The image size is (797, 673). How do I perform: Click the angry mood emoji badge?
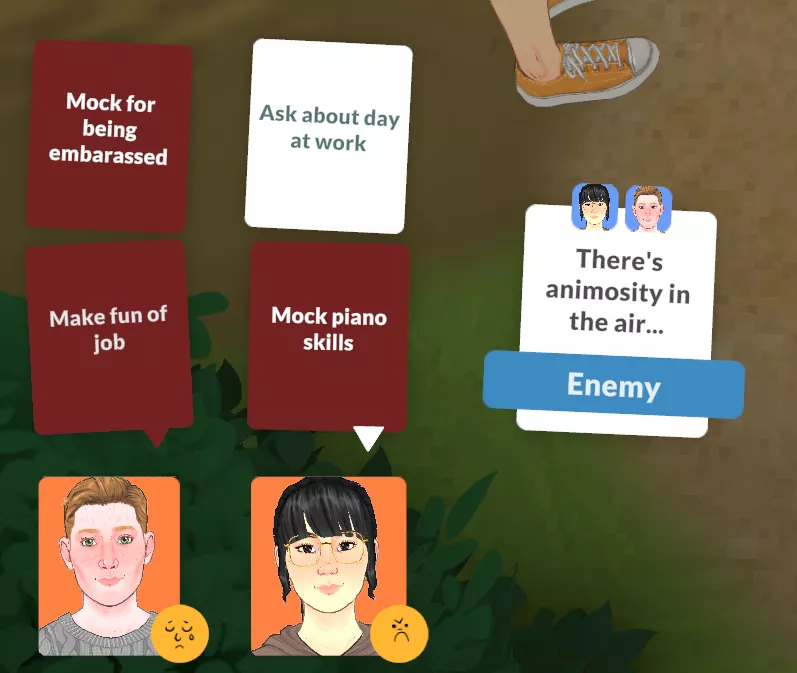[x=399, y=632]
